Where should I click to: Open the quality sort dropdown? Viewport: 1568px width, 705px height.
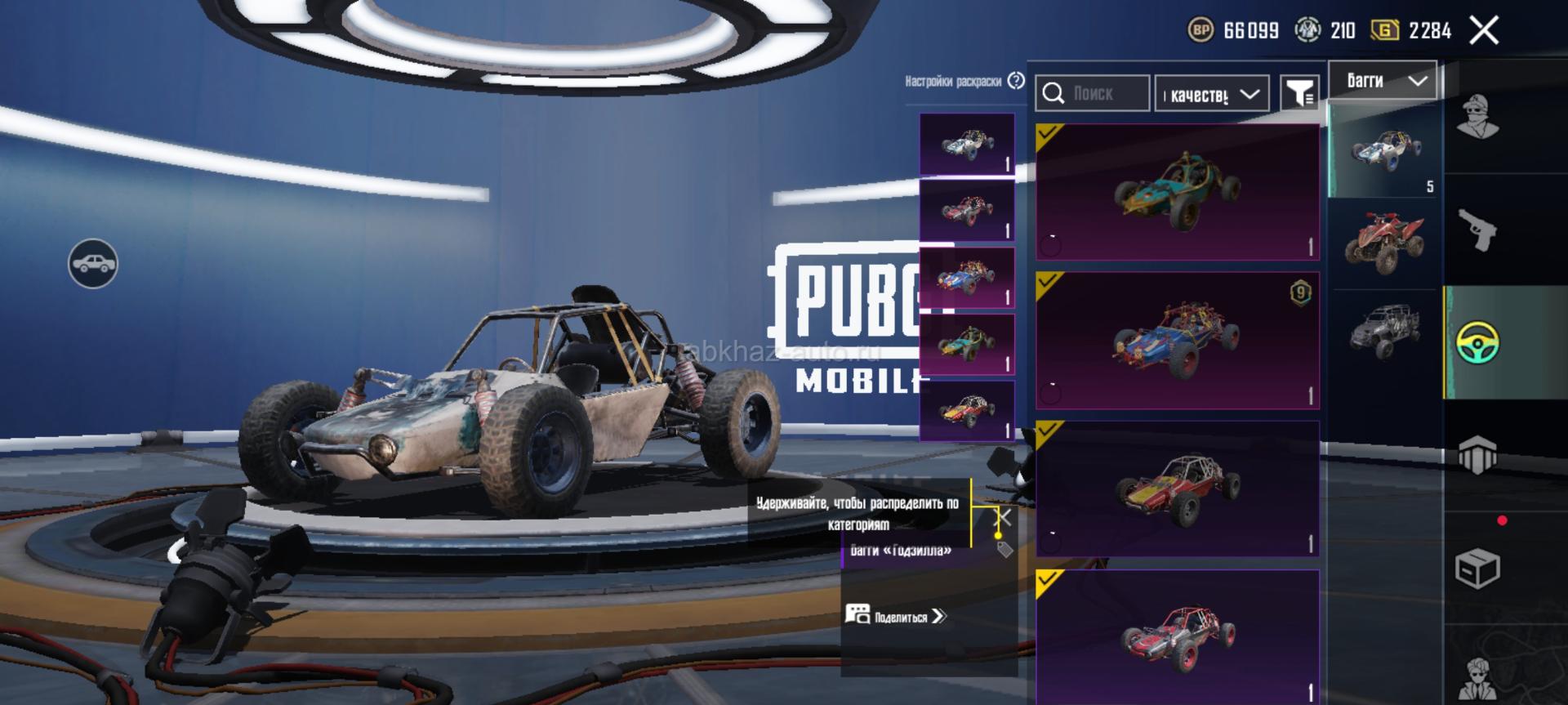coord(1212,95)
